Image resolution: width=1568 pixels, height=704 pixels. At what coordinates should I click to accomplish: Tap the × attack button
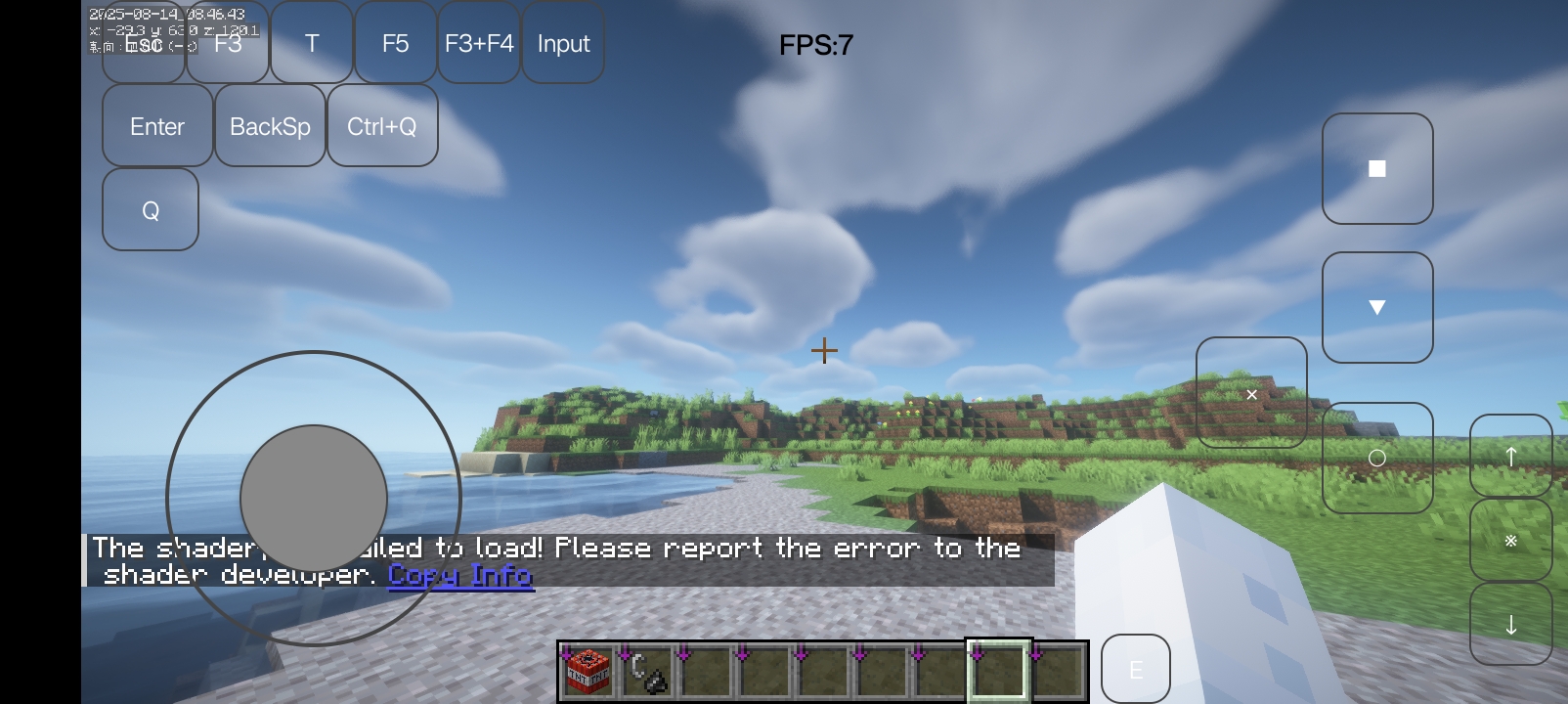pos(1251,394)
